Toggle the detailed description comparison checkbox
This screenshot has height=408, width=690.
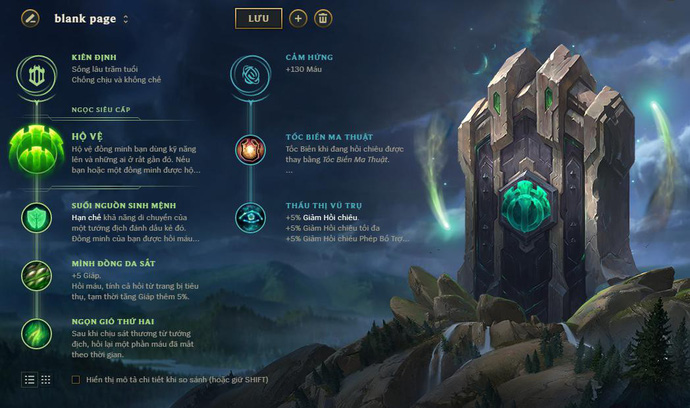(x=76, y=380)
